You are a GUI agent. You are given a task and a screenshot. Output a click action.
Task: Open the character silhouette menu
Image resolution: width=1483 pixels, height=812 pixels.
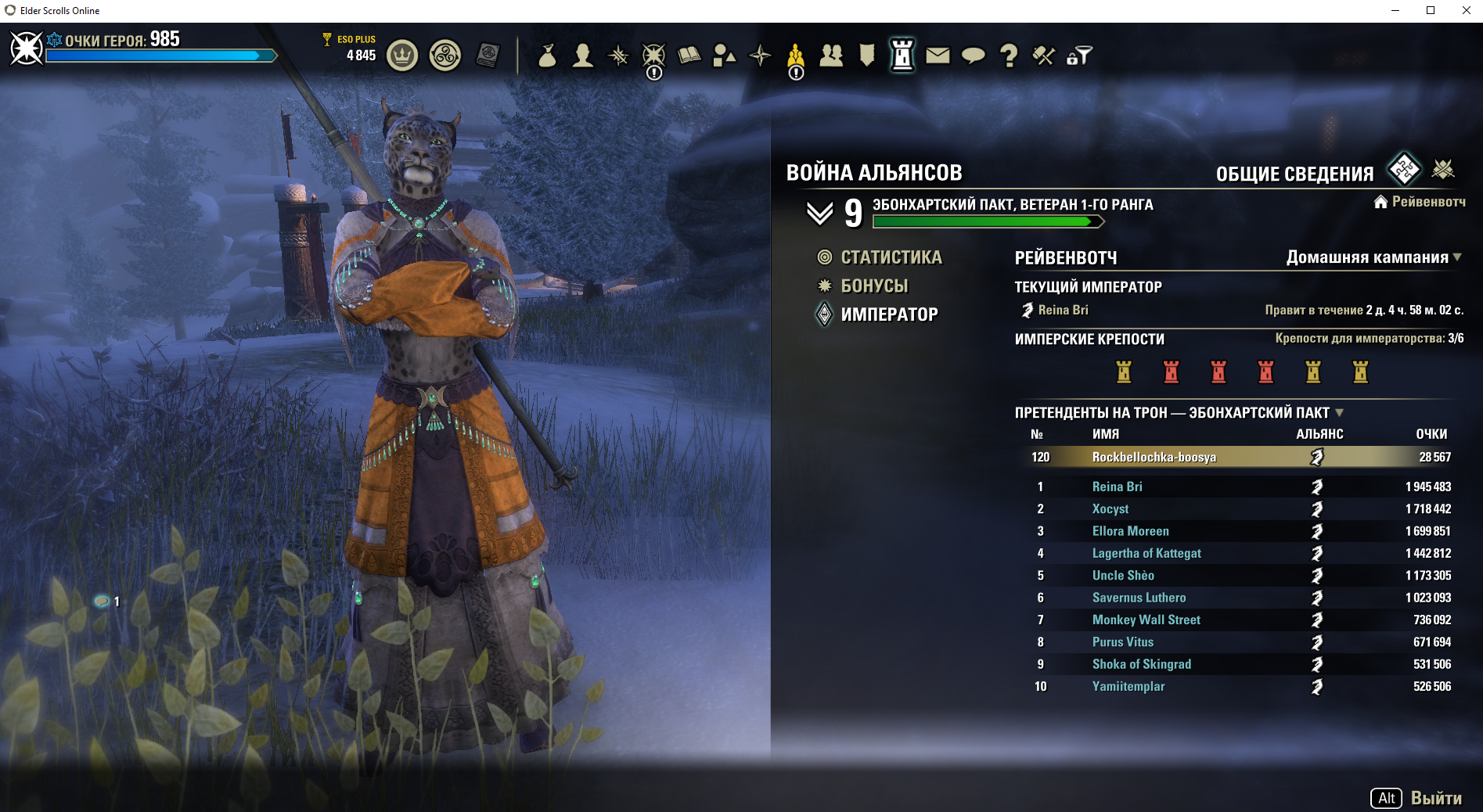(582, 56)
